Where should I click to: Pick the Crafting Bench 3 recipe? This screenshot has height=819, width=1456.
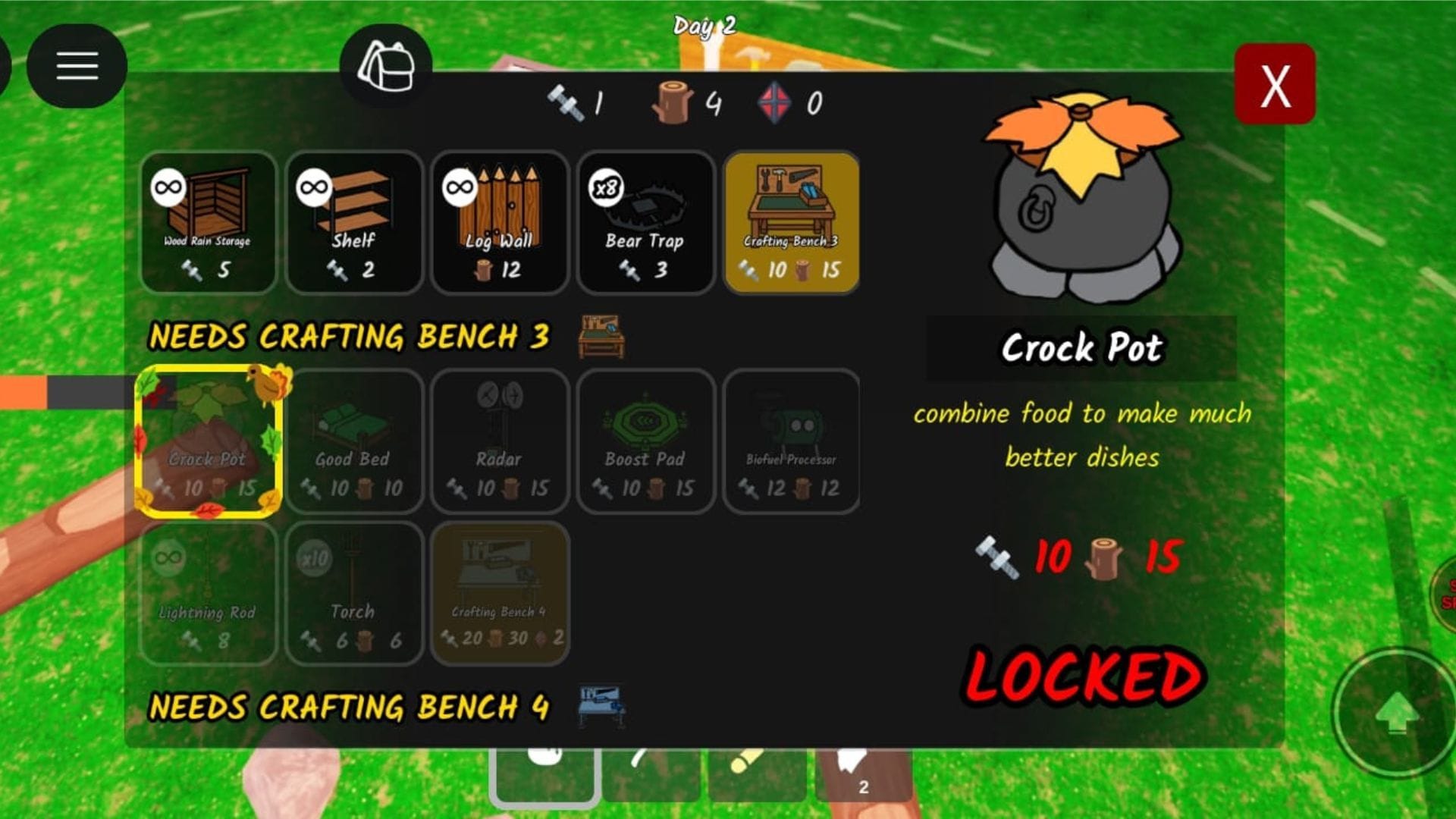click(x=792, y=222)
